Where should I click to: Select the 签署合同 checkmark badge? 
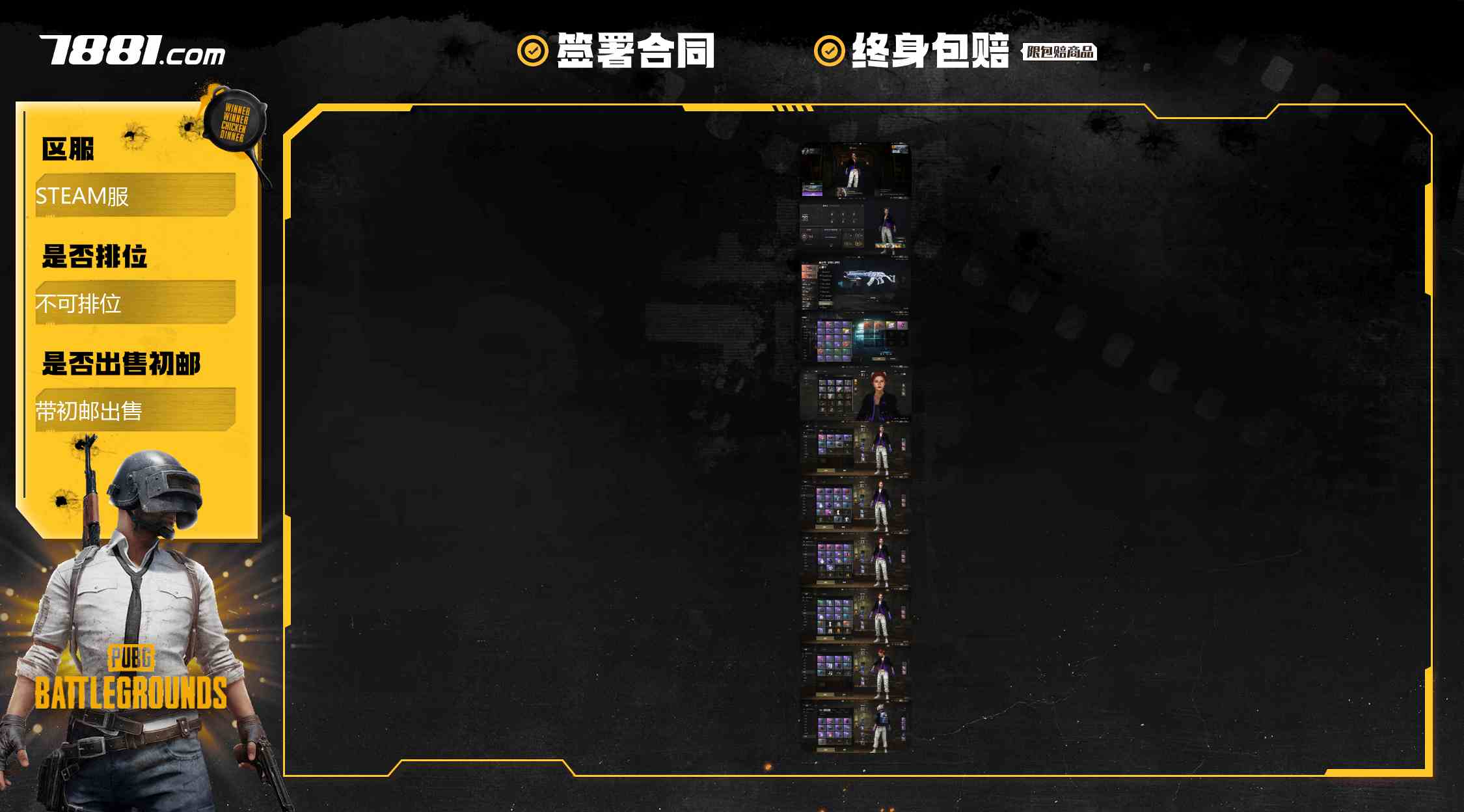[x=532, y=51]
